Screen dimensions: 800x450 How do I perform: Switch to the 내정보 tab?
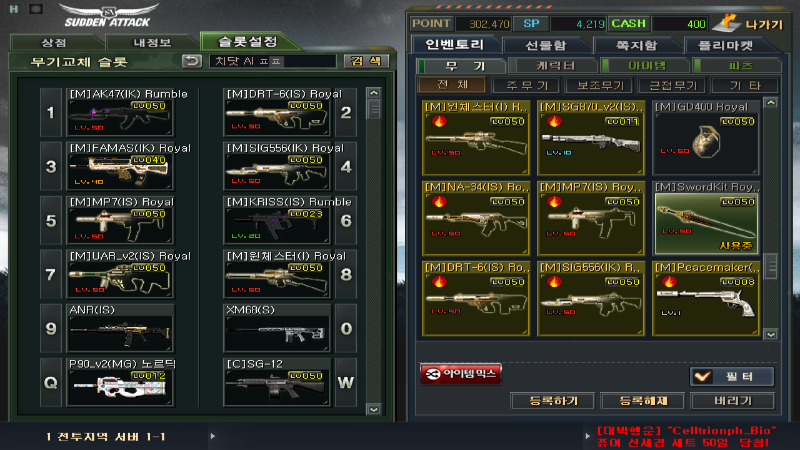[x=153, y=42]
